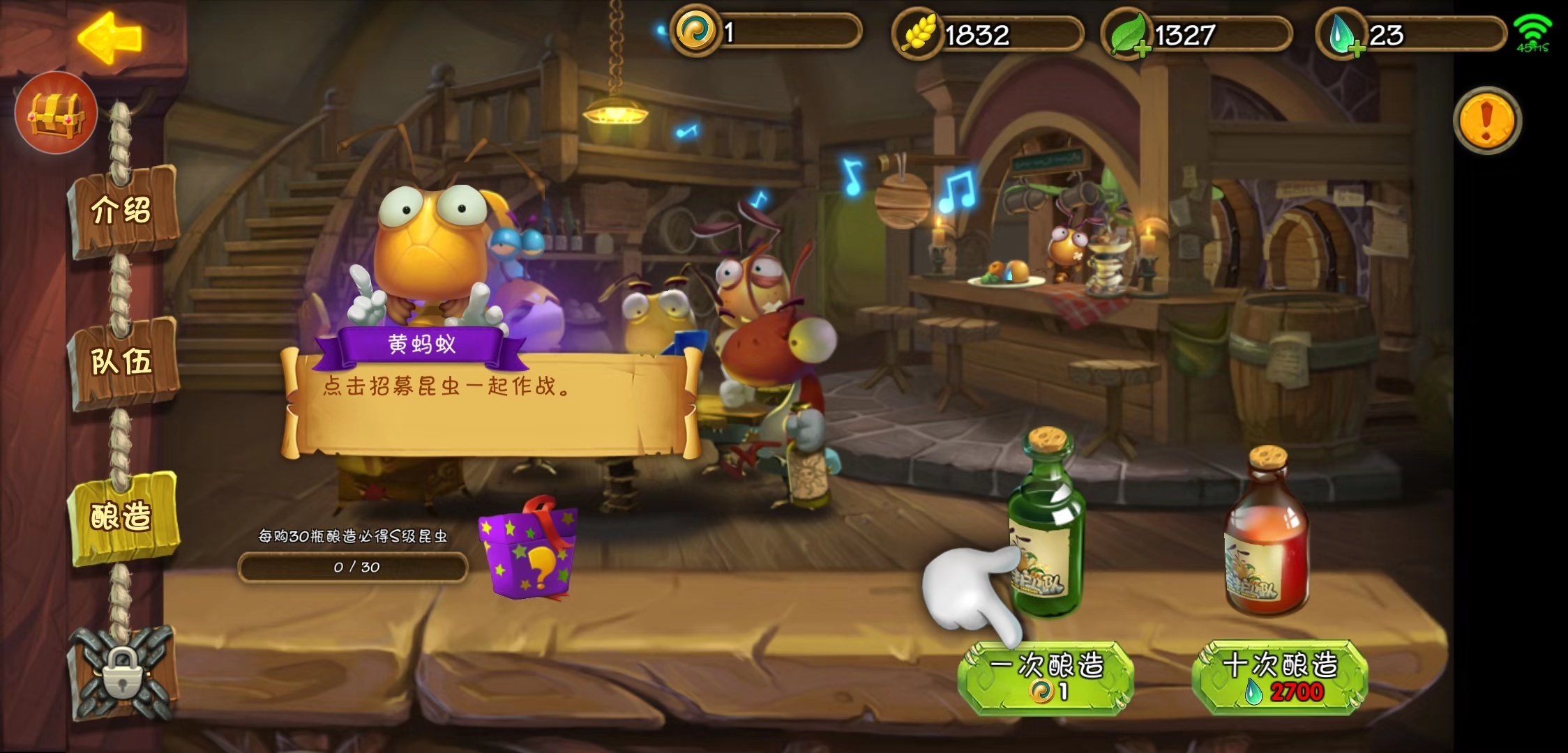1568x753 pixels.
Task: Switch to the 队伍 tab
Action: coord(122,361)
